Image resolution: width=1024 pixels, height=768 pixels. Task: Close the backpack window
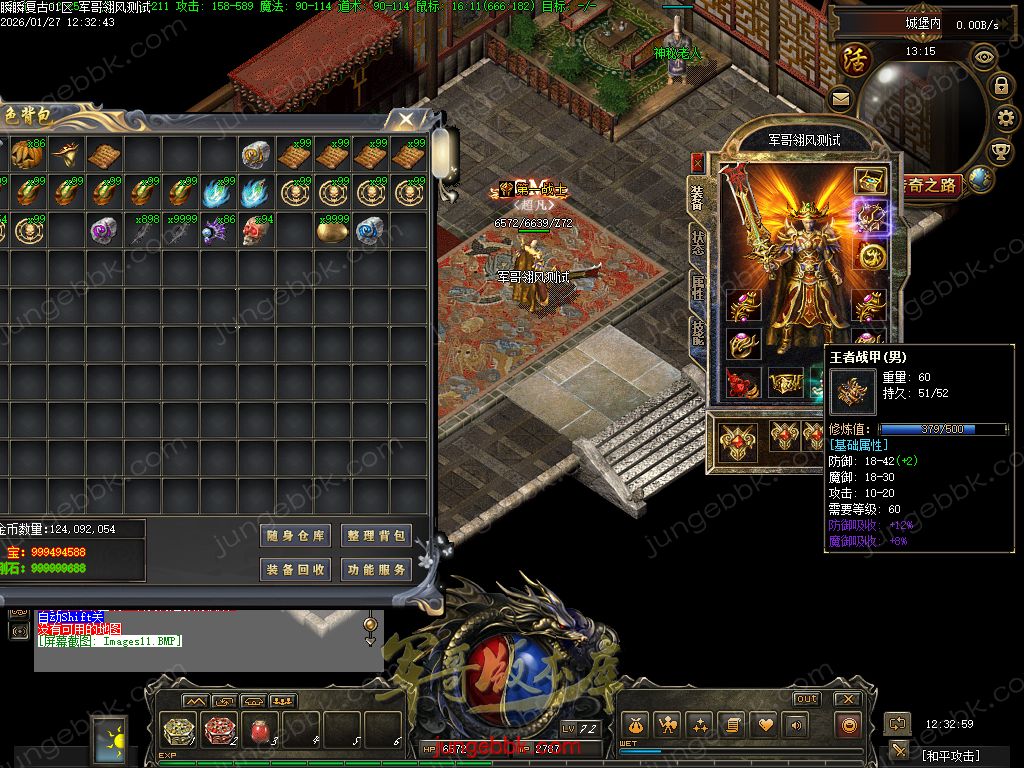pos(405,120)
